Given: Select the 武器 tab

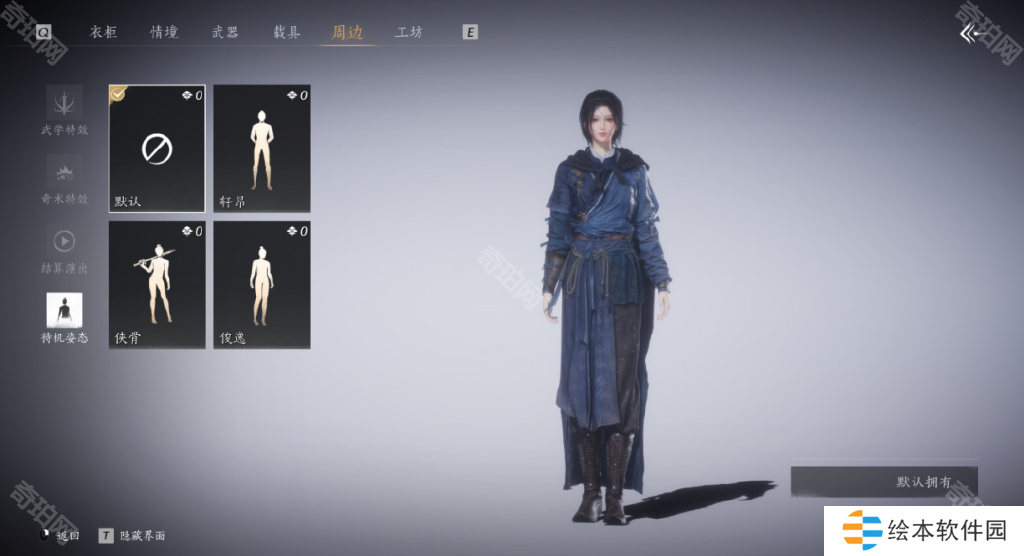Looking at the screenshot, I should tap(225, 32).
